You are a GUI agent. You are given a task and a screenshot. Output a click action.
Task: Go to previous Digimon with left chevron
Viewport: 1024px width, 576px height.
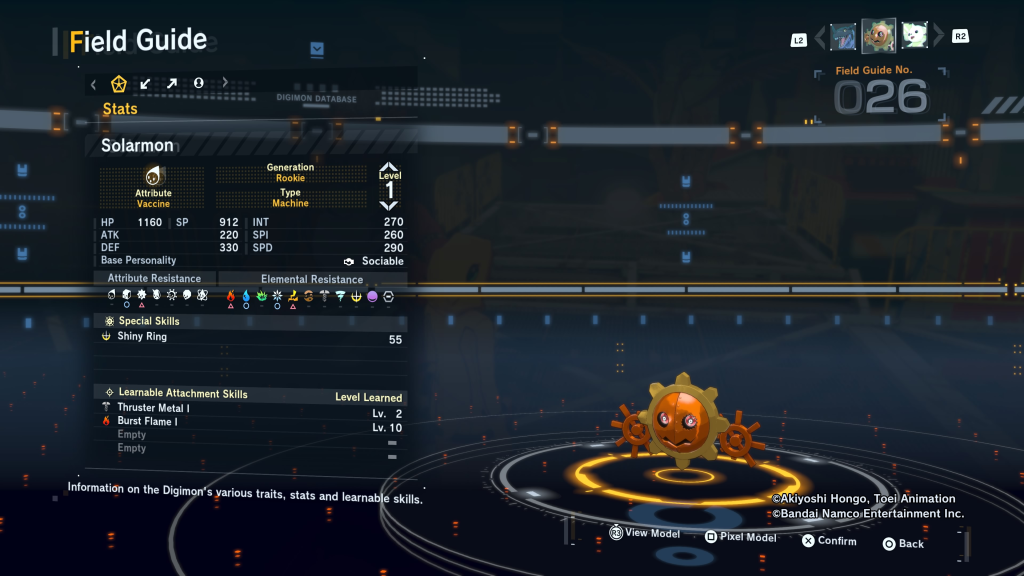[820, 38]
